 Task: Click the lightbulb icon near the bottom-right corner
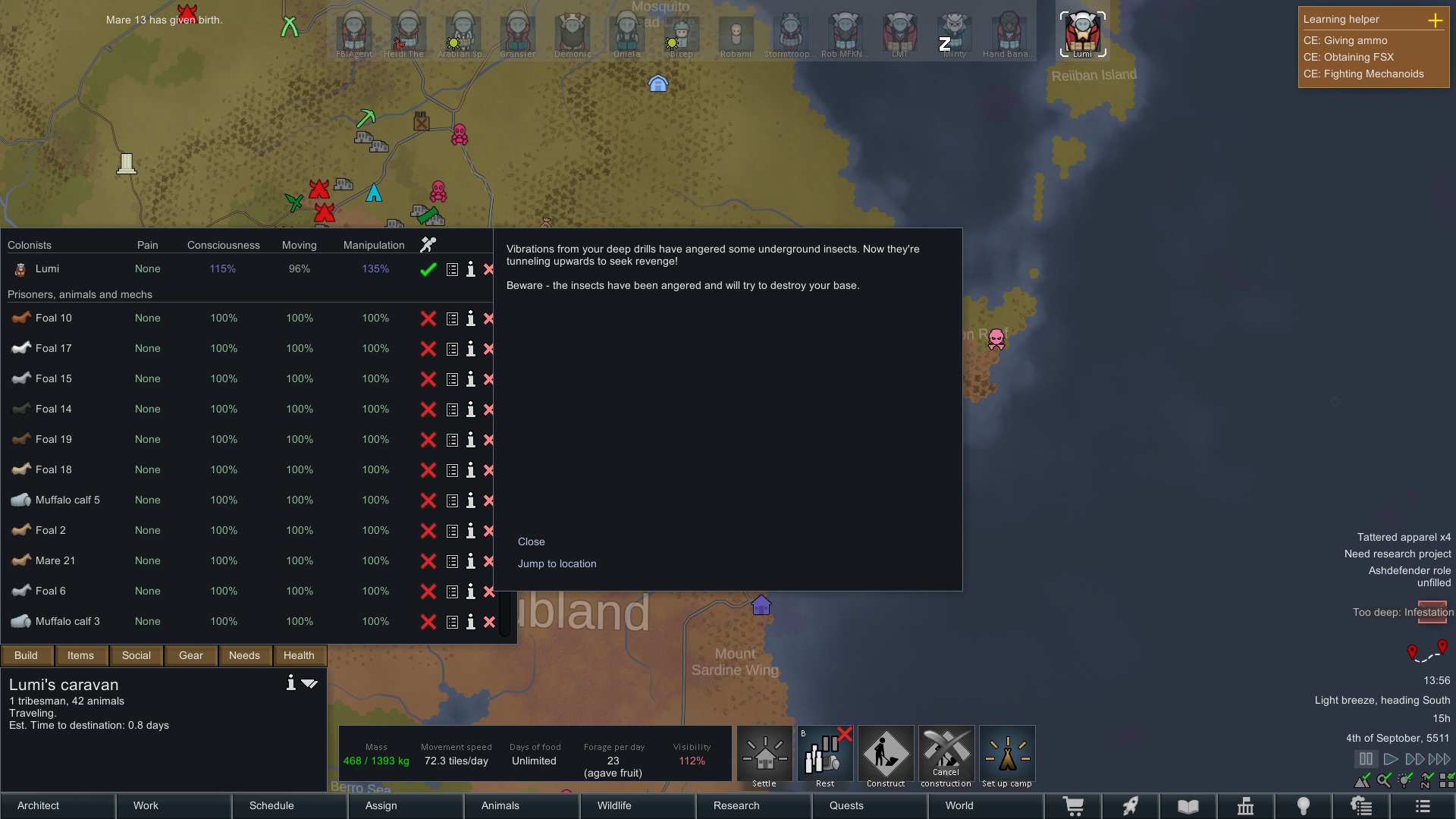1303,806
